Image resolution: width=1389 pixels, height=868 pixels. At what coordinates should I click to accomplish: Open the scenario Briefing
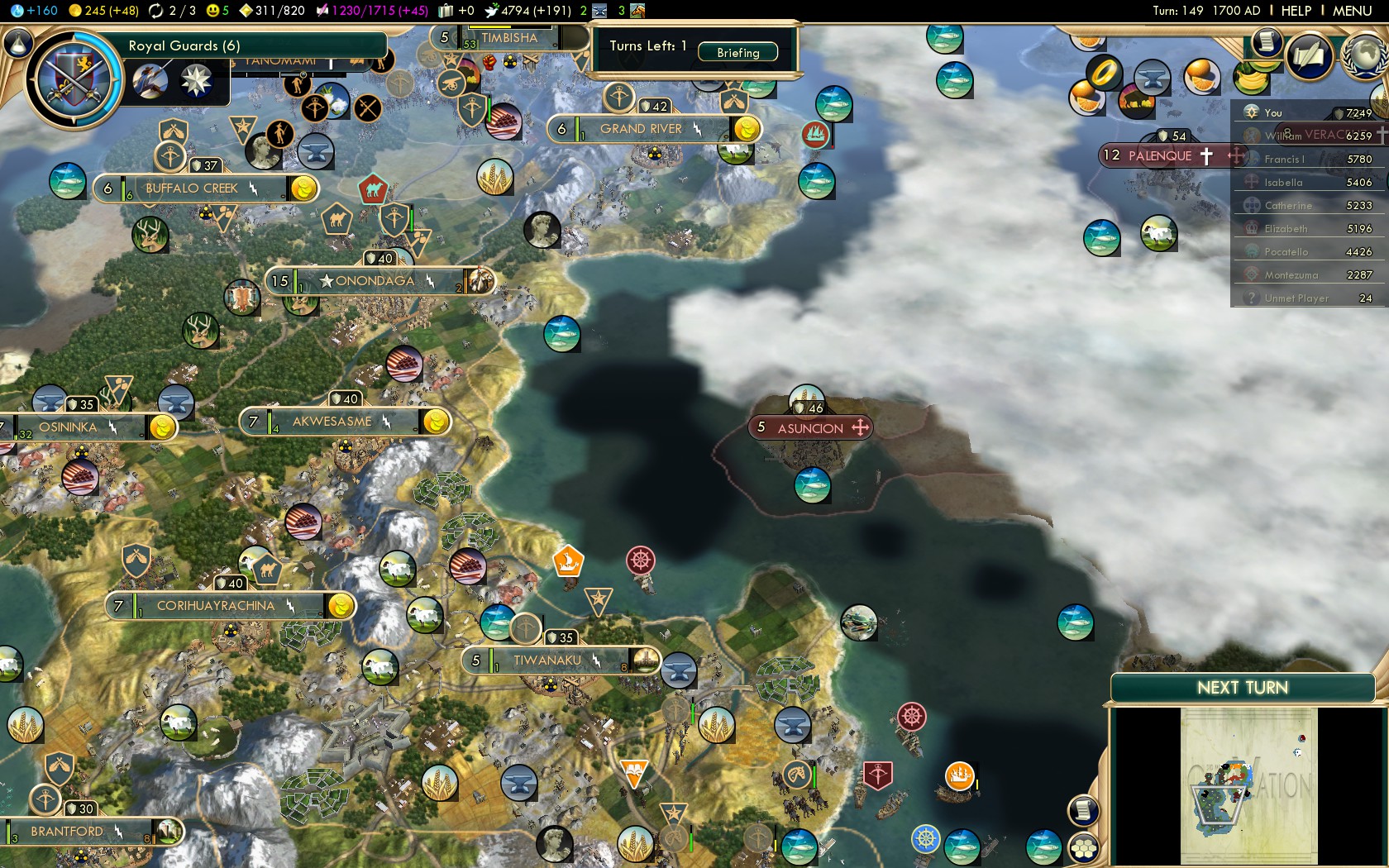pos(737,52)
